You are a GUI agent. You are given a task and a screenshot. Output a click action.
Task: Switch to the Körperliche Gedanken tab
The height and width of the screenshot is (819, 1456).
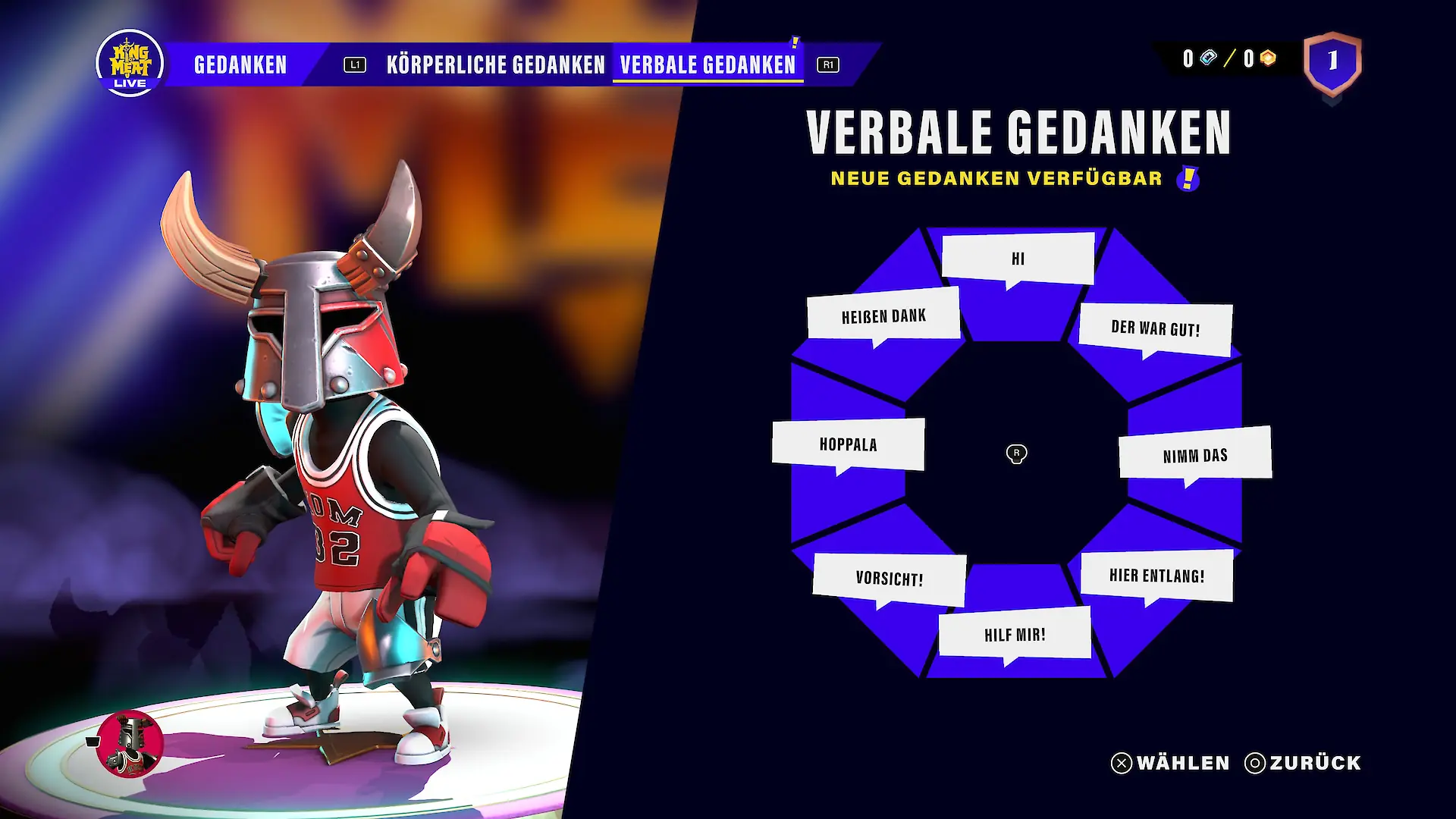click(x=495, y=65)
